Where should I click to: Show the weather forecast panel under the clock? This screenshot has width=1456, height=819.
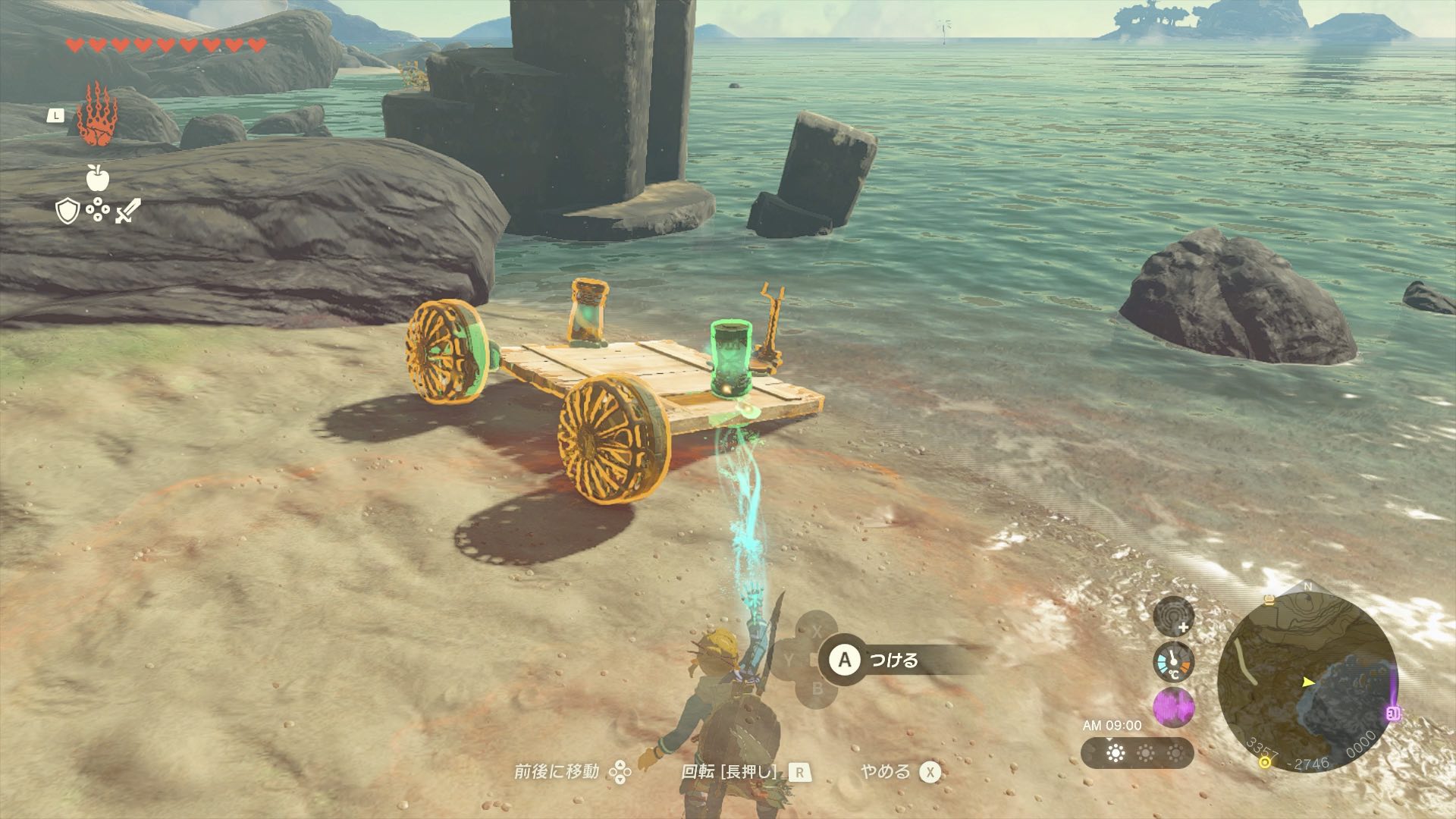[x=1137, y=753]
